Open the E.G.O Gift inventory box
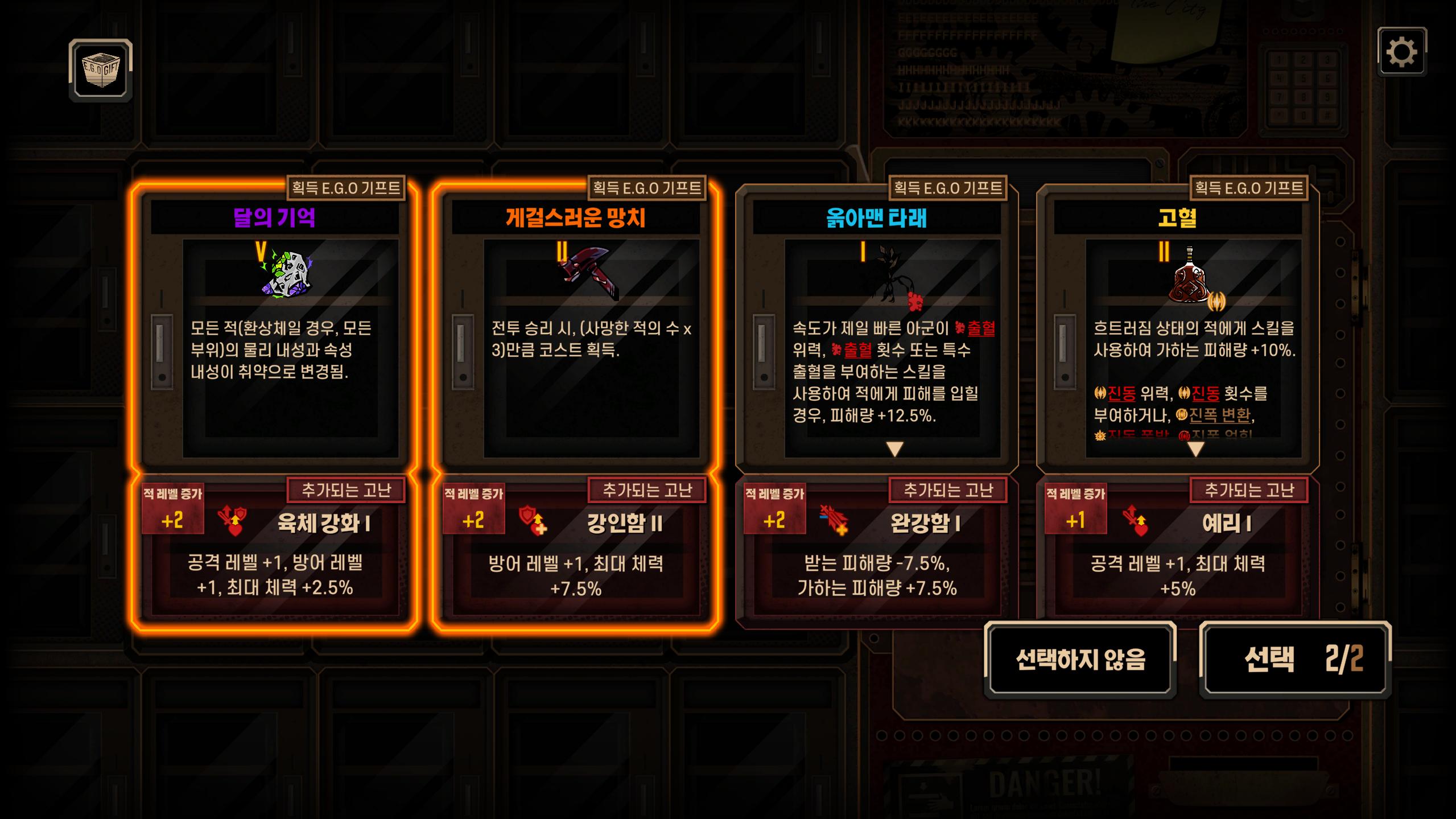 click(x=101, y=70)
